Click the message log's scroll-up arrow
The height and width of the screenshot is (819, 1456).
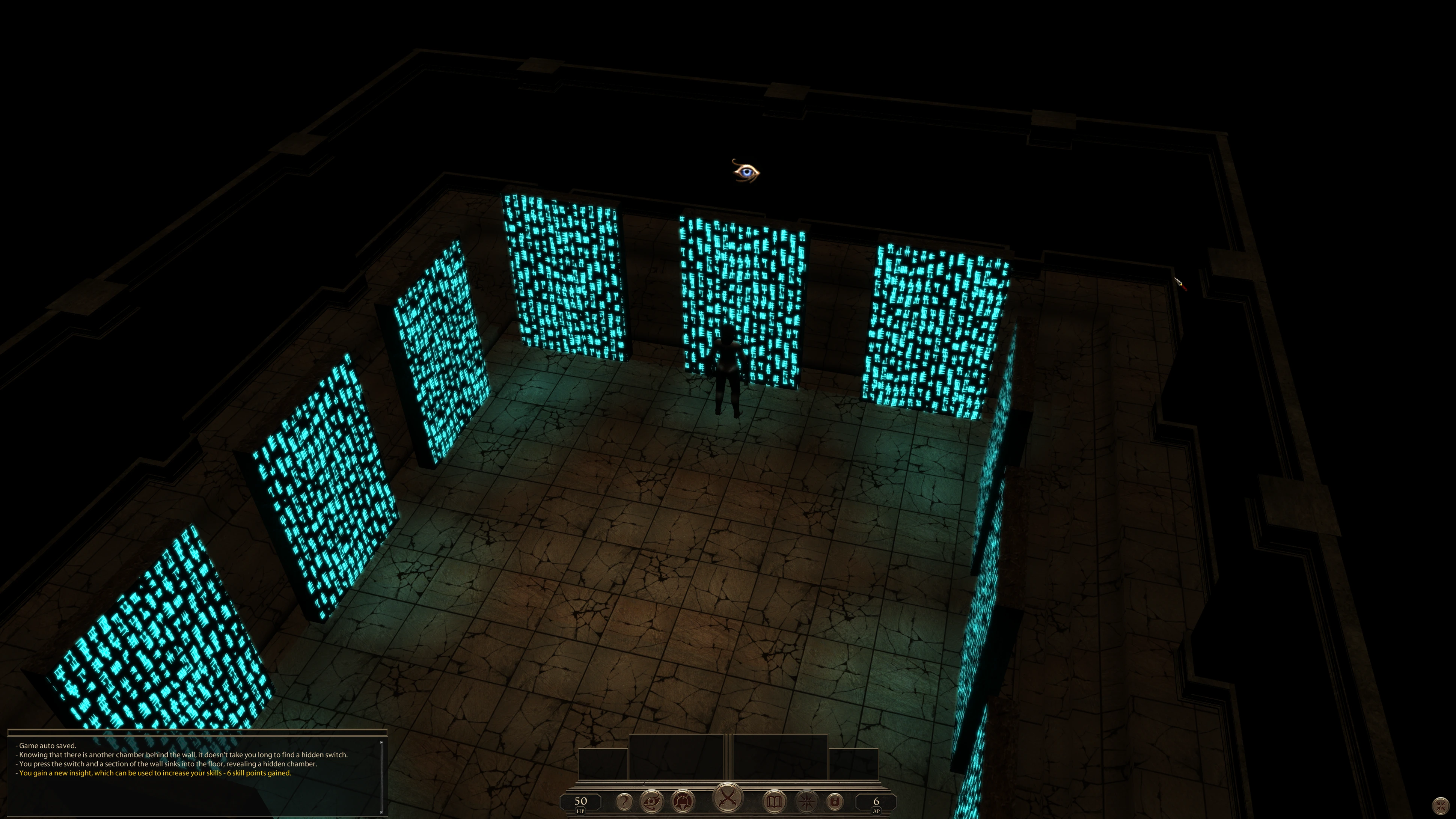click(381, 742)
